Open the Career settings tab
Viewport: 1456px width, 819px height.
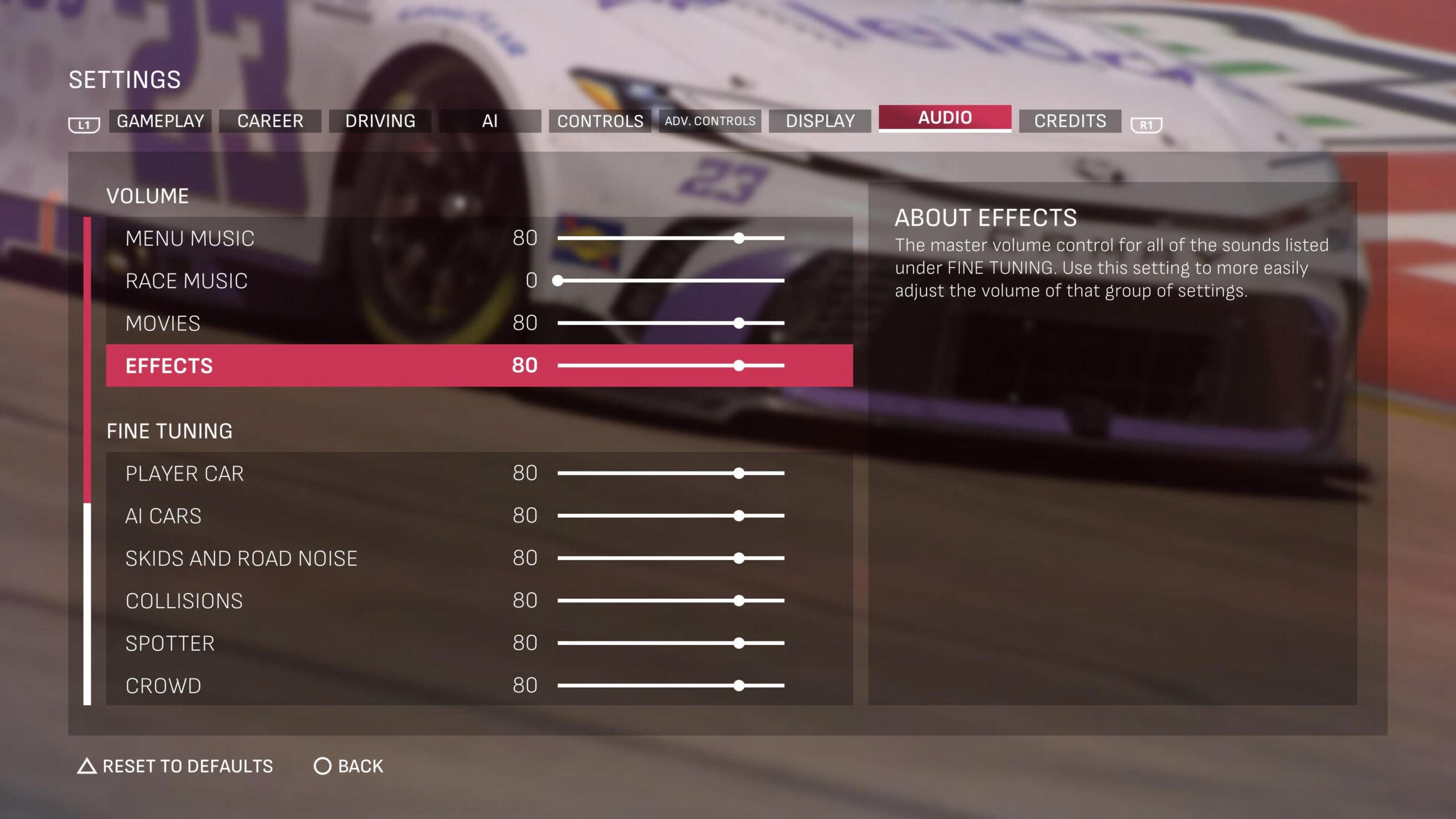point(270,121)
